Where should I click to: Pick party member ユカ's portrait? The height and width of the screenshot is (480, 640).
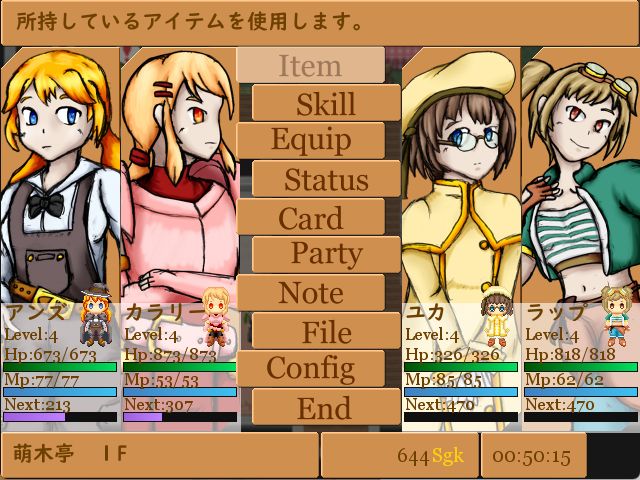[x=460, y=170]
